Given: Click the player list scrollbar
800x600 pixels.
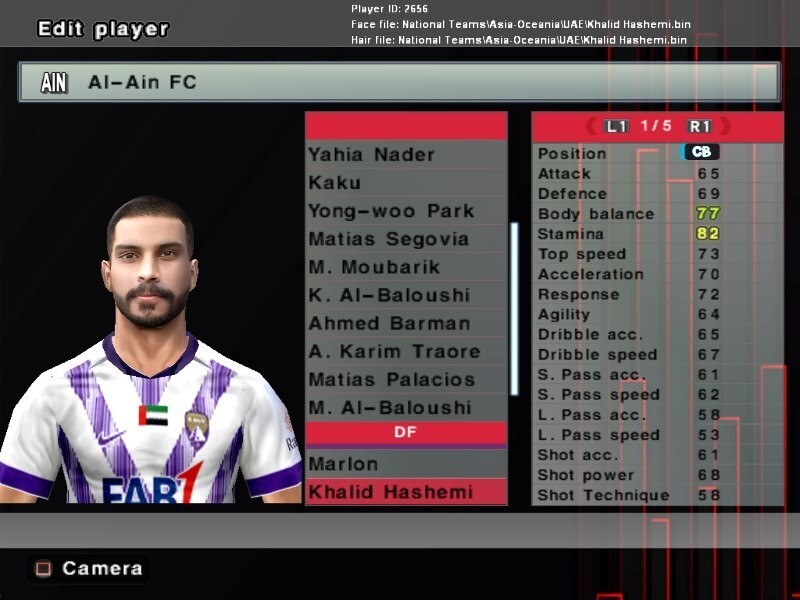Looking at the screenshot, I should 515,308.
